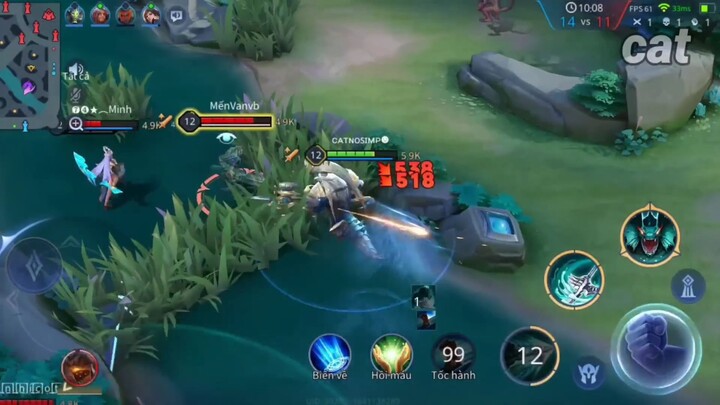Target minions with the helmet button
720x405 pixels.
click(589, 373)
